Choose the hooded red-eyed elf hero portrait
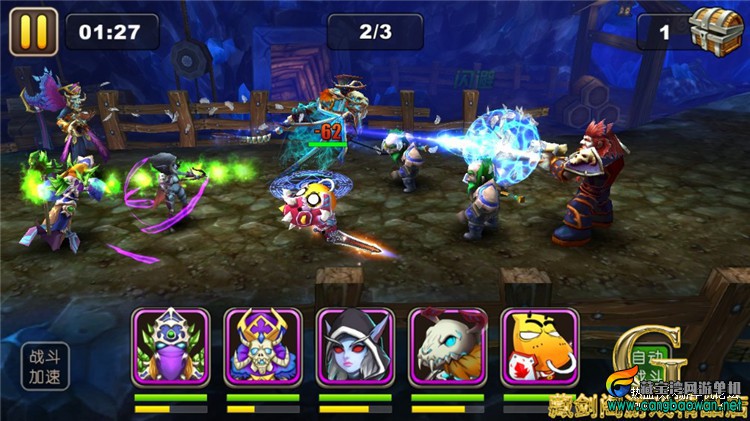Screen dimensions: 750x421 (355, 346)
